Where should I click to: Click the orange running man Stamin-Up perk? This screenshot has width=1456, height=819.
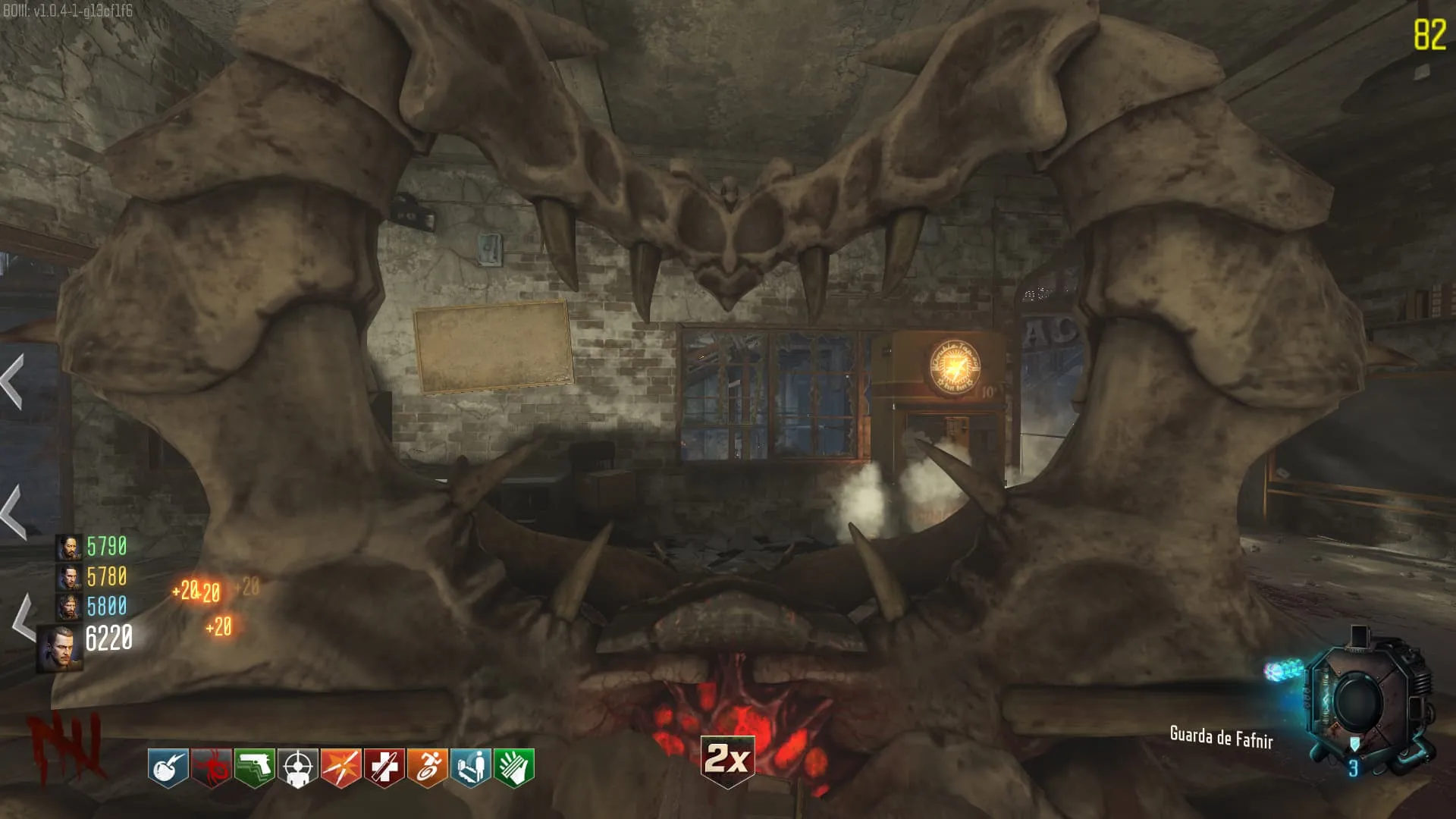tap(428, 767)
